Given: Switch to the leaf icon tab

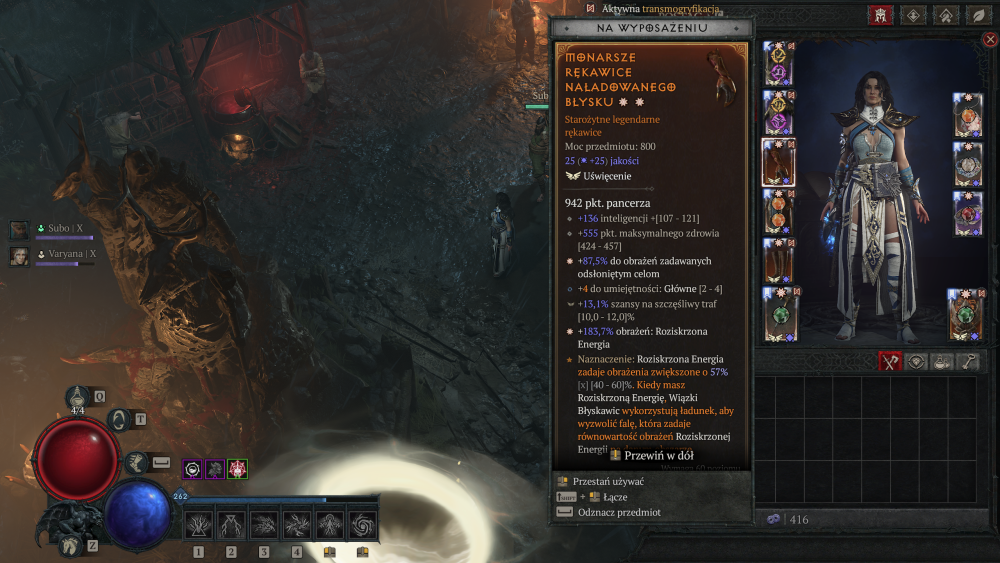Looking at the screenshot, I should pyautogui.click(x=977, y=15).
